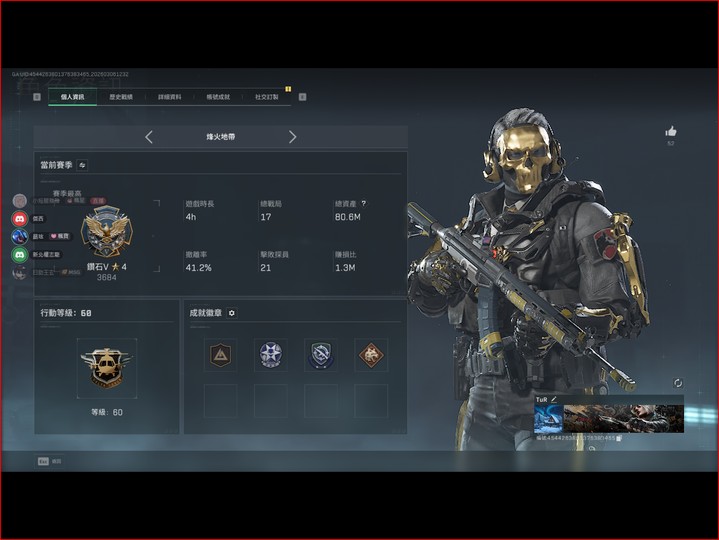
Task: Open the red Discord overlay icon
Action: [20, 218]
